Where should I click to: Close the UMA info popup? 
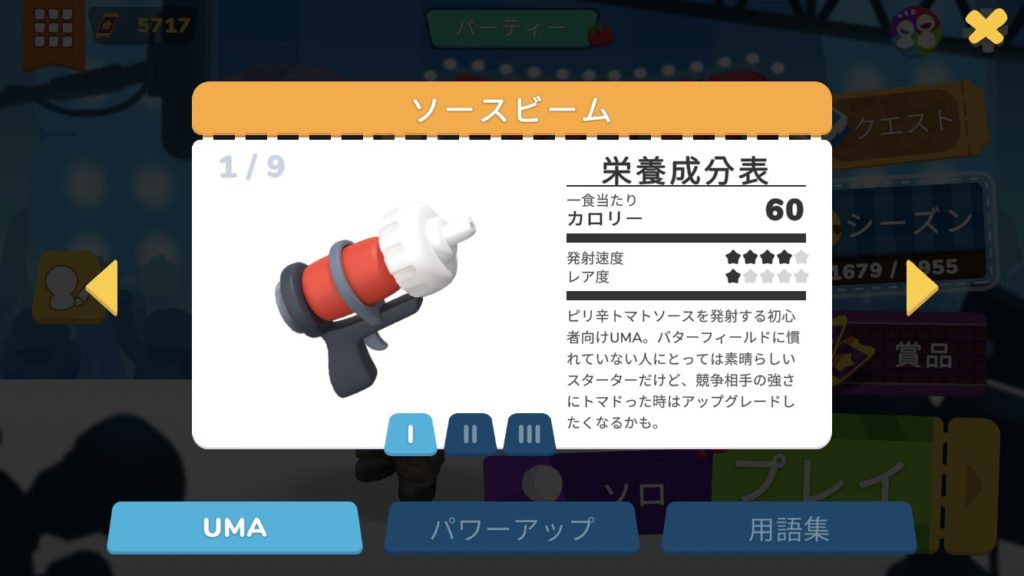click(985, 27)
